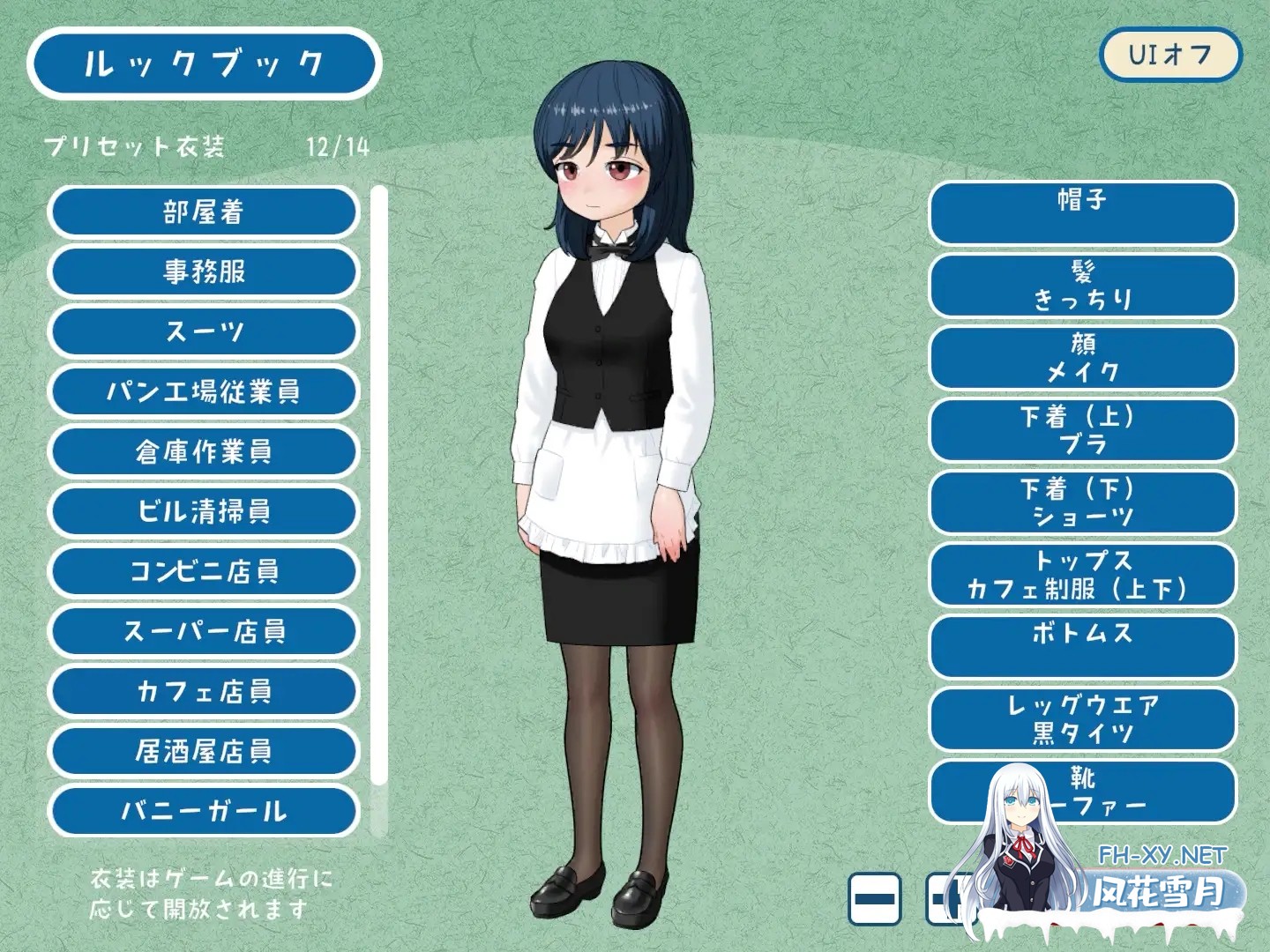Screen dimensions: 1270x952
Task: Select the ビル清掃員 (building cleaner) preset
Action: [204, 511]
